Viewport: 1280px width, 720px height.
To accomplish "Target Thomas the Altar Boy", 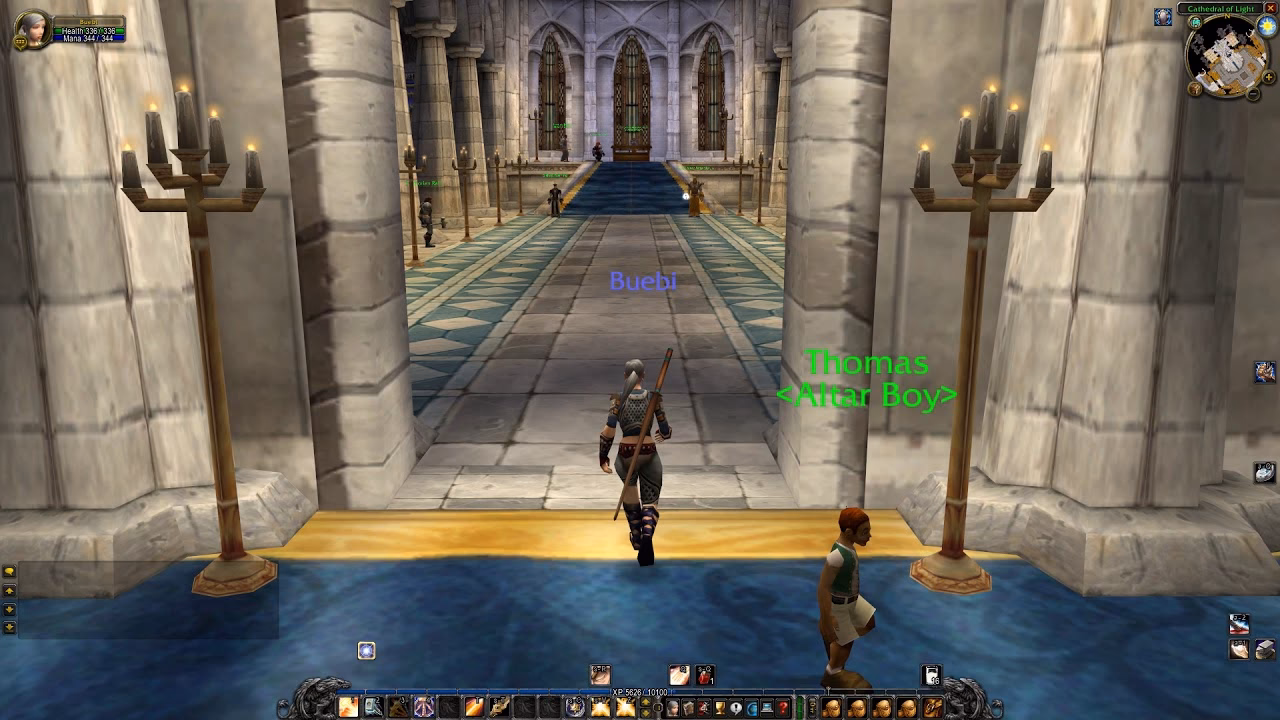I will click(847, 570).
